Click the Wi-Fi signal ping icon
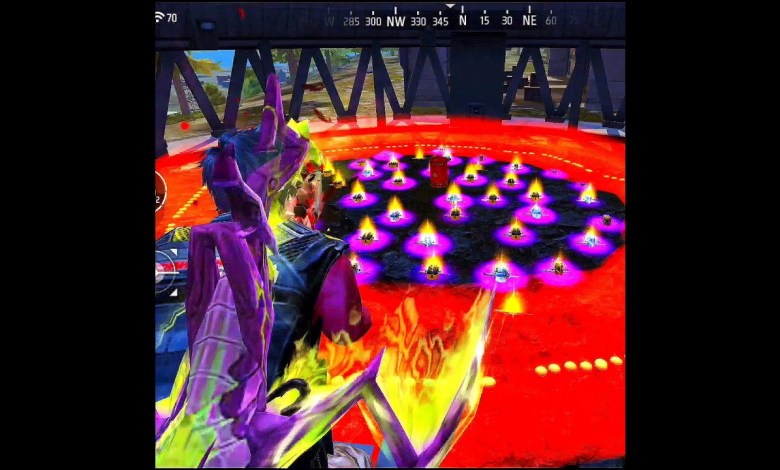This screenshot has height=470, width=780. coord(160,17)
